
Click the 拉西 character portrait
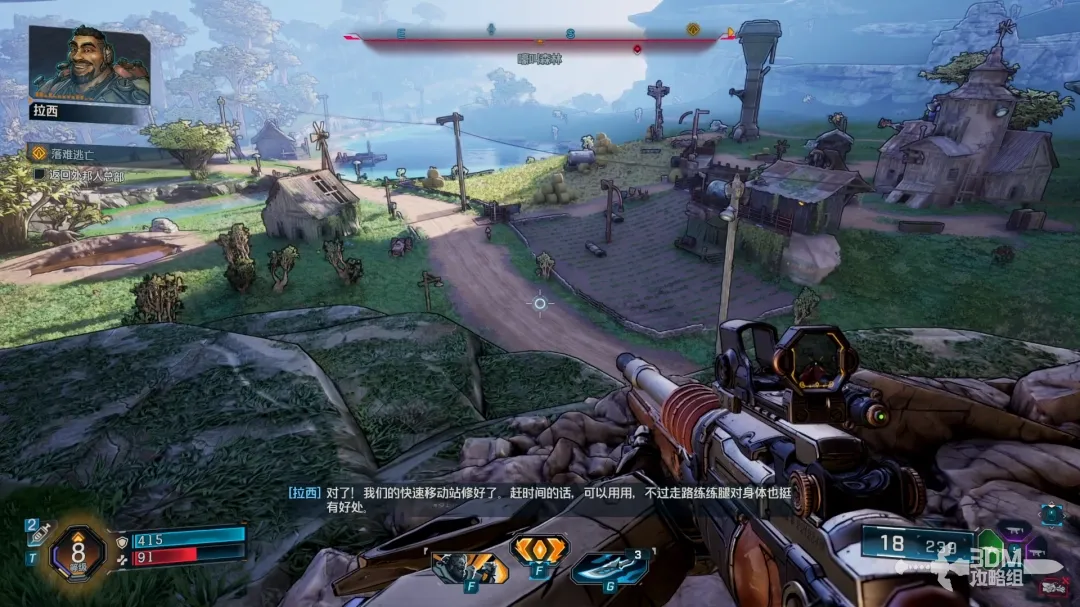(x=89, y=65)
